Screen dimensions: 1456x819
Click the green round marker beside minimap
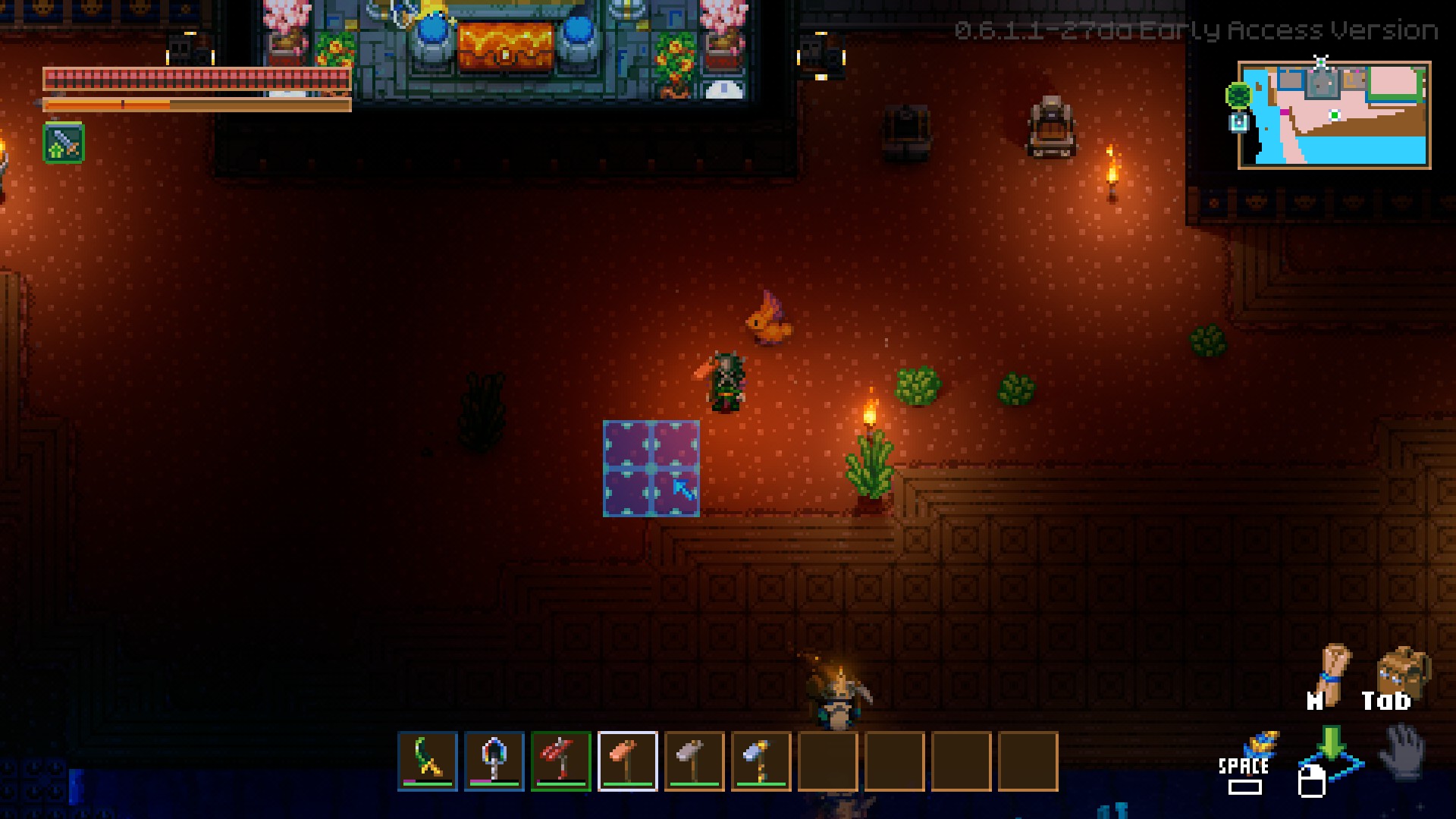pyautogui.click(x=1238, y=96)
